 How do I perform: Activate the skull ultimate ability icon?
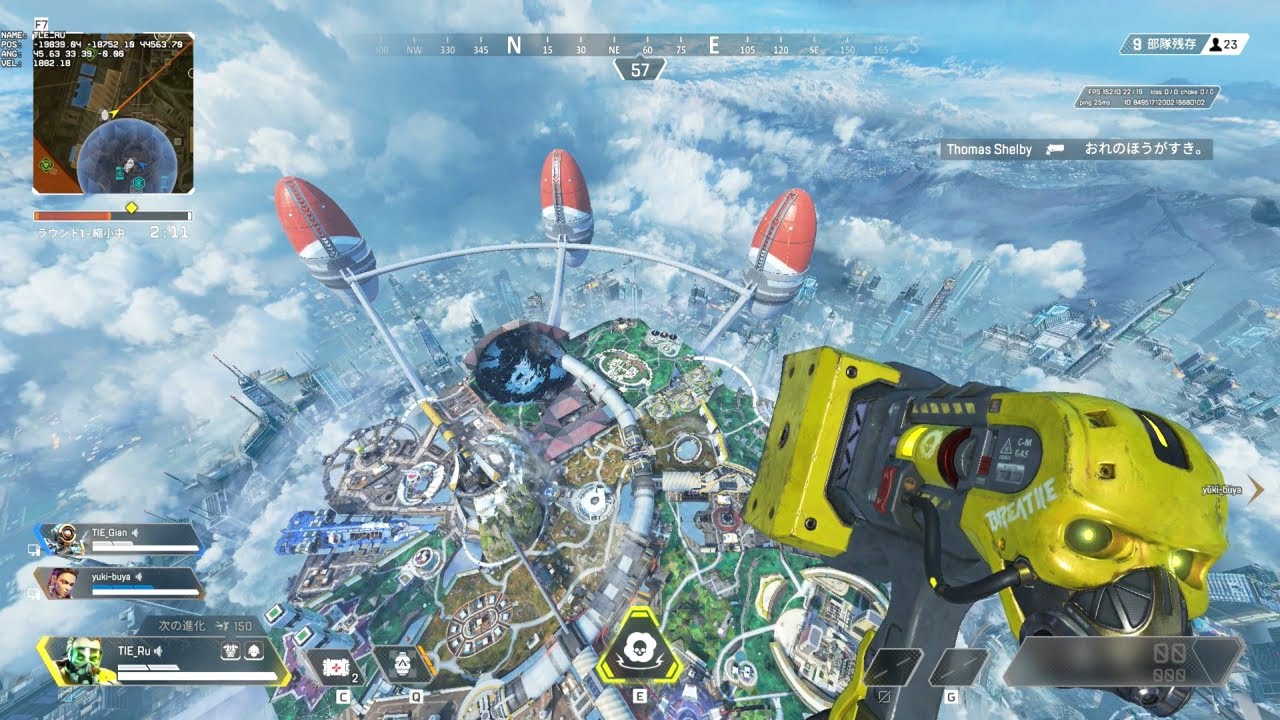point(639,645)
